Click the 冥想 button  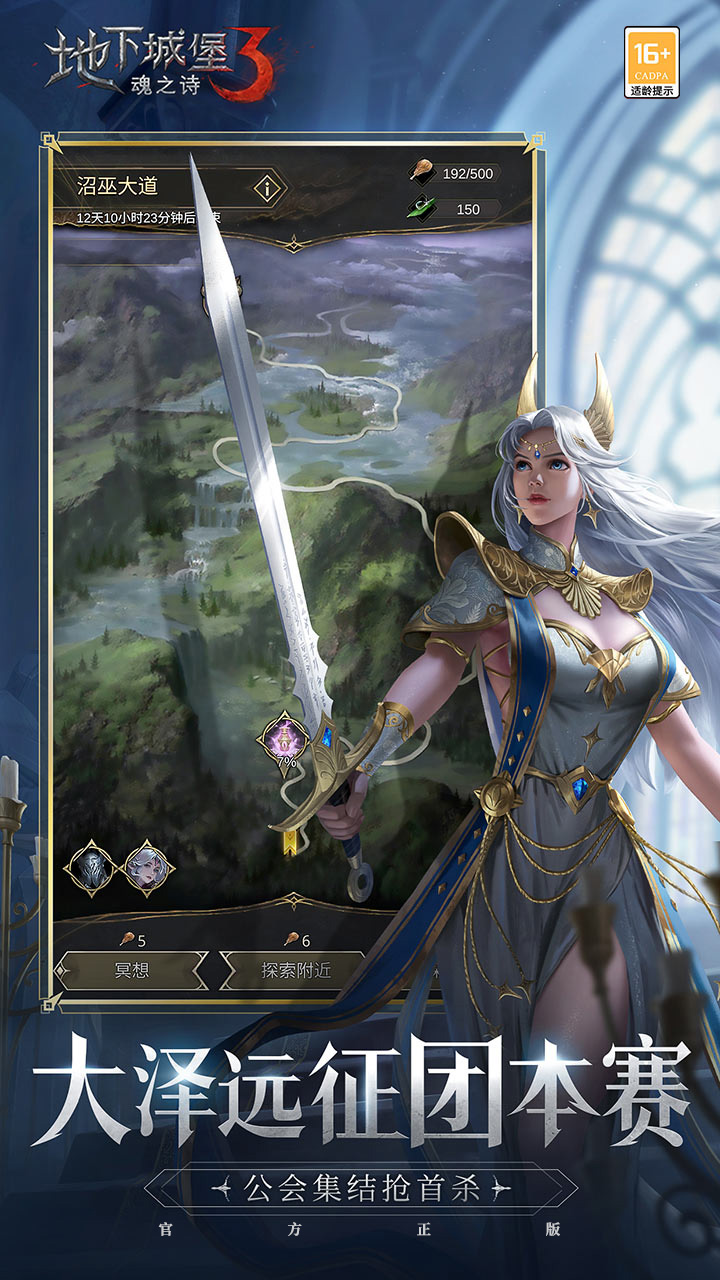pyautogui.click(x=131, y=970)
